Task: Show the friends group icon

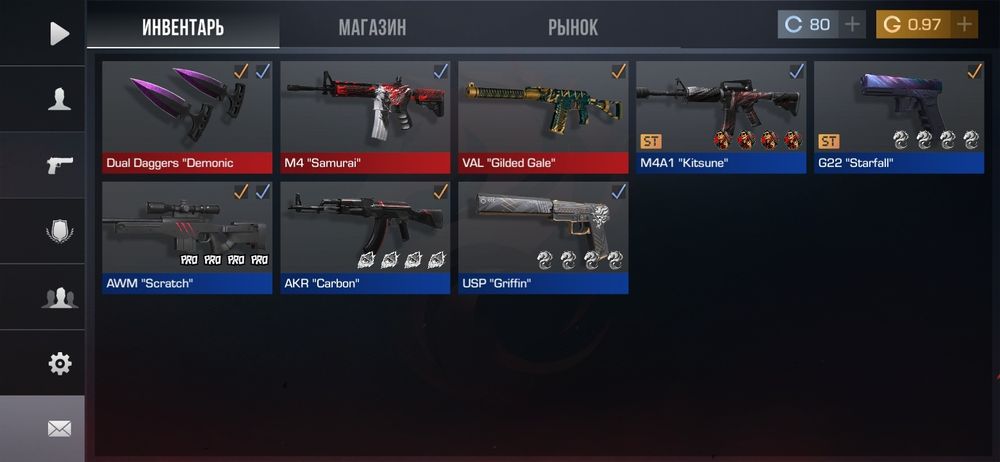Action: 59,297
